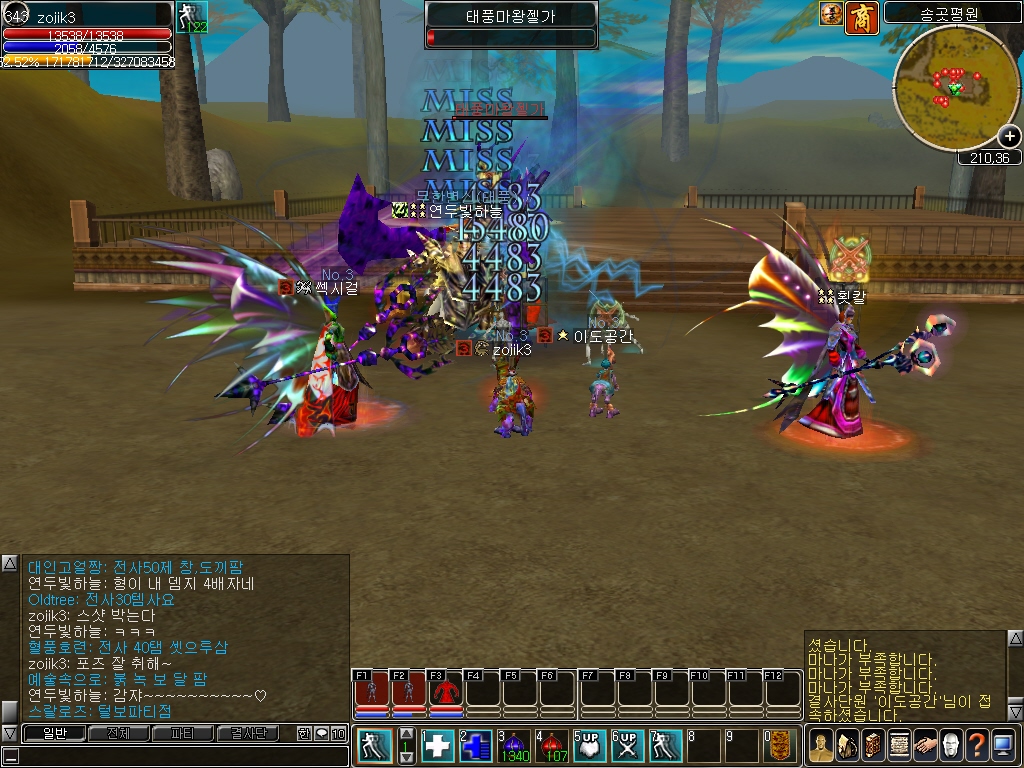
Task: Use the blue potion with 1340 count
Action: tap(515, 746)
